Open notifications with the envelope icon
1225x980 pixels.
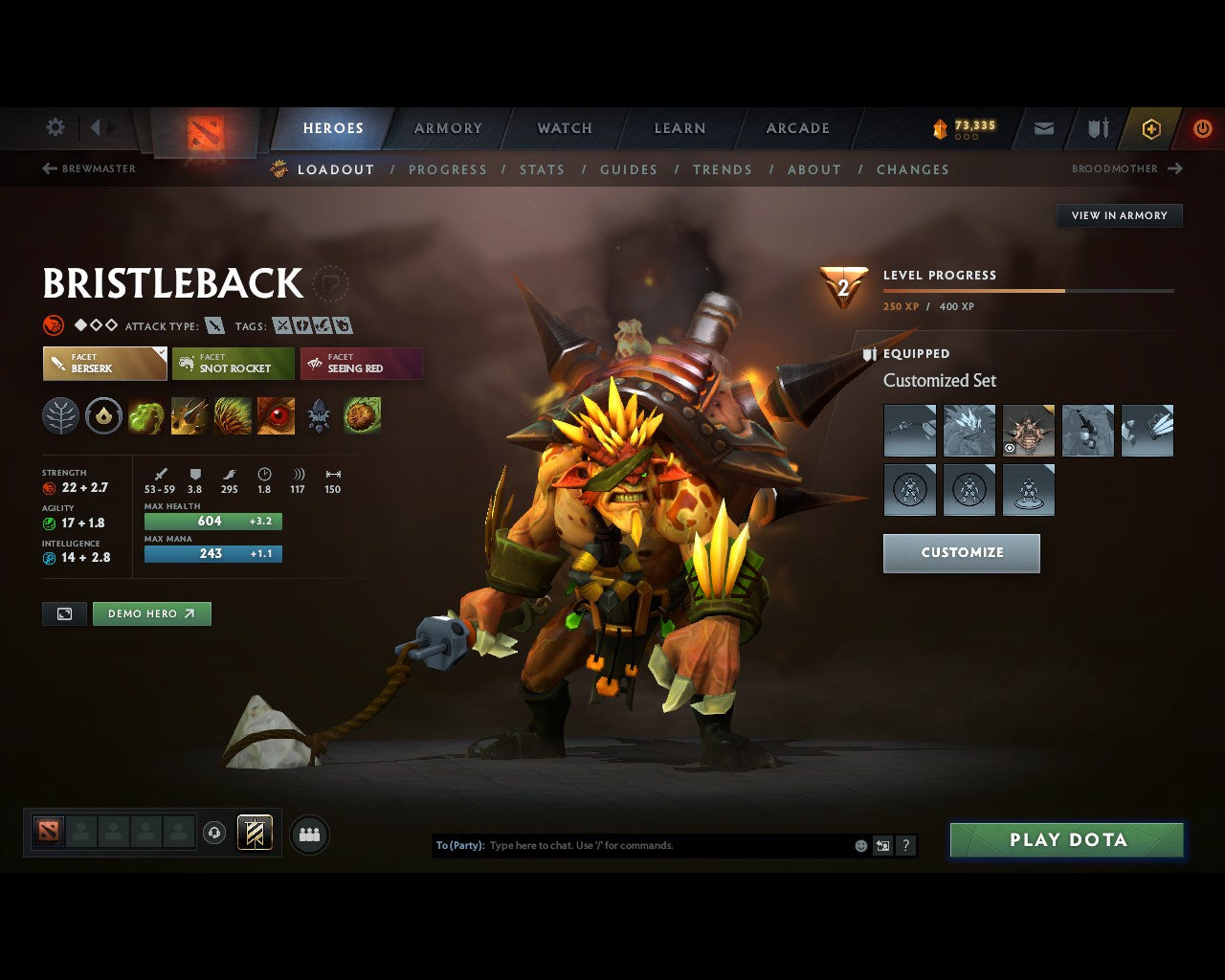(x=1043, y=129)
